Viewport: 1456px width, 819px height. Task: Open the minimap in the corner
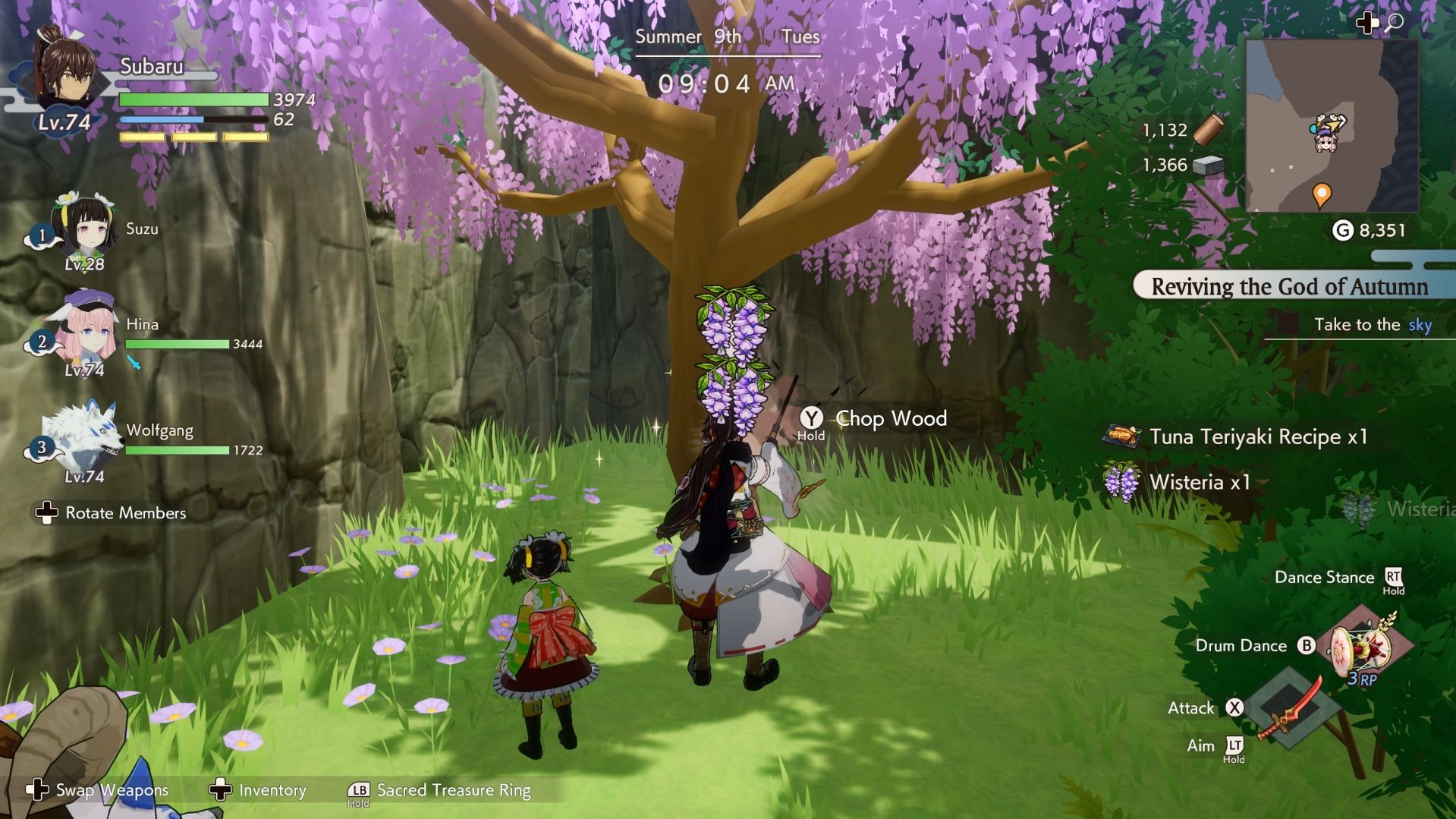1332,126
